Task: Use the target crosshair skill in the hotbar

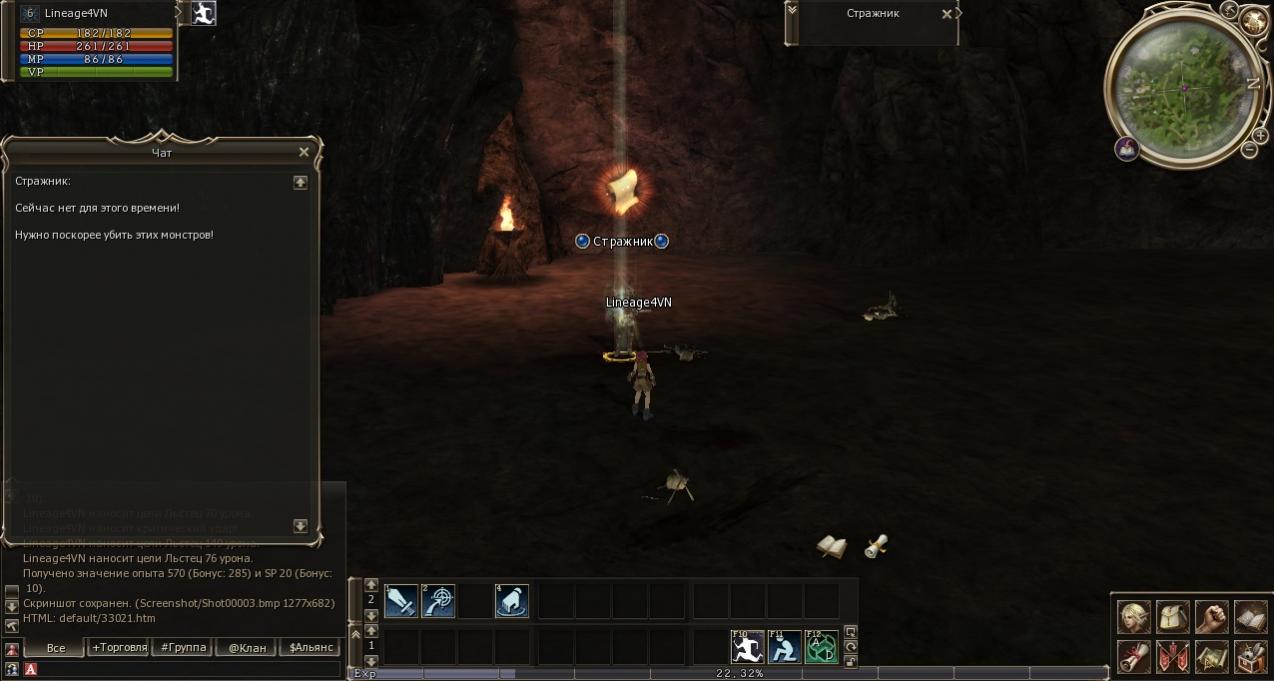Action: pos(438,601)
